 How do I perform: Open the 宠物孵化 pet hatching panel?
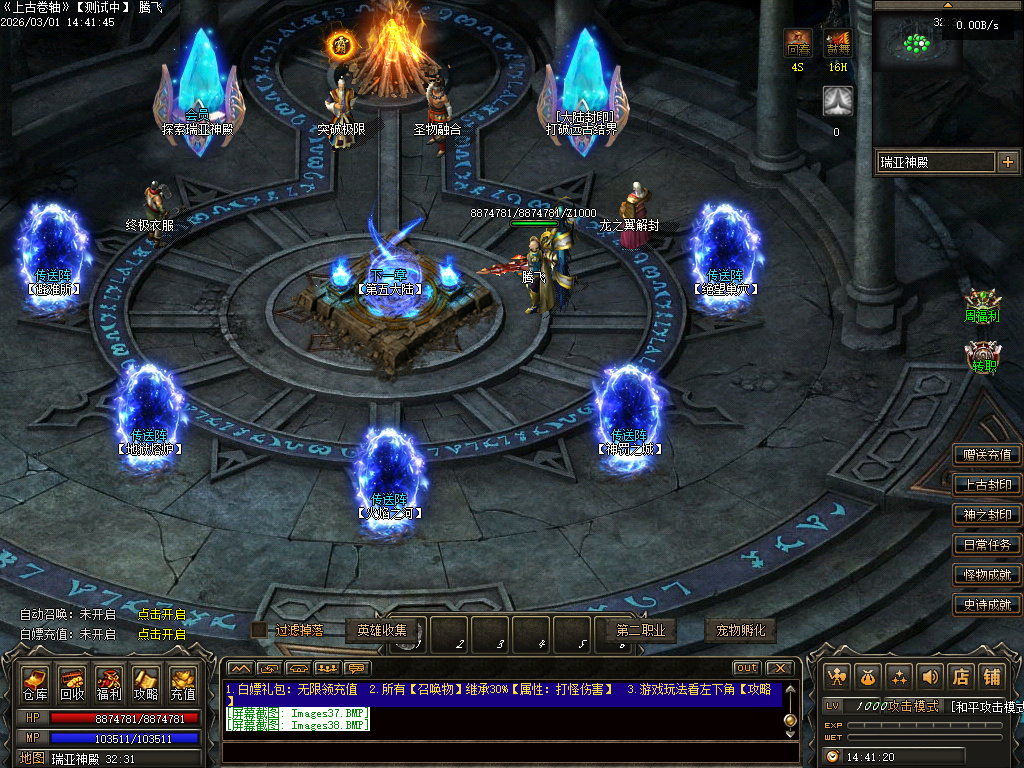point(741,631)
